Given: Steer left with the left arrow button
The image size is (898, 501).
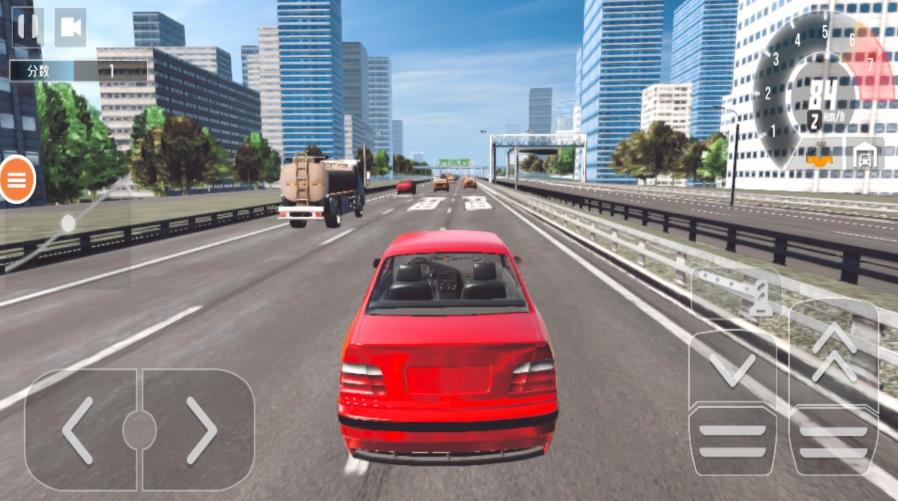Looking at the screenshot, I should tap(80, 430).
